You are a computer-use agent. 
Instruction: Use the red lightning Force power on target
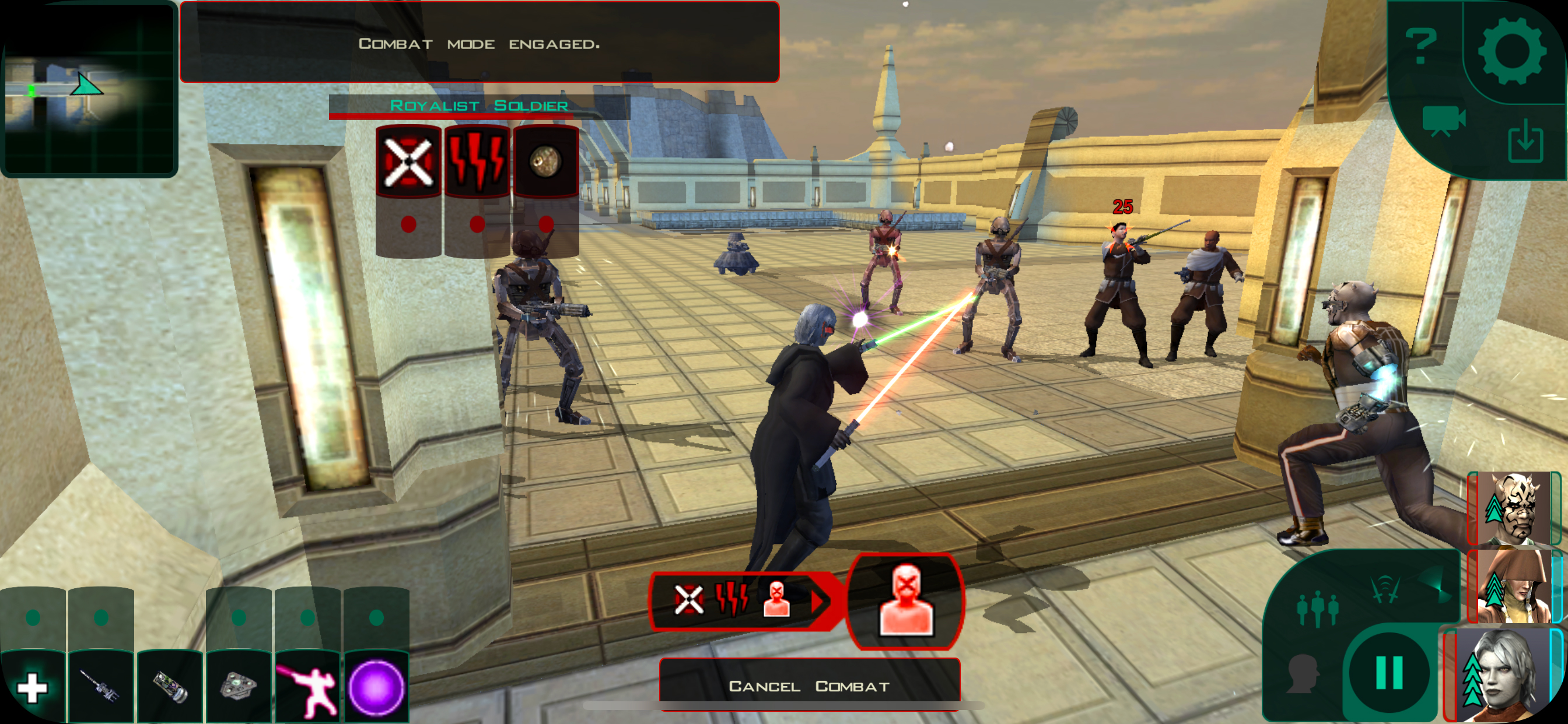click(477, 162)
